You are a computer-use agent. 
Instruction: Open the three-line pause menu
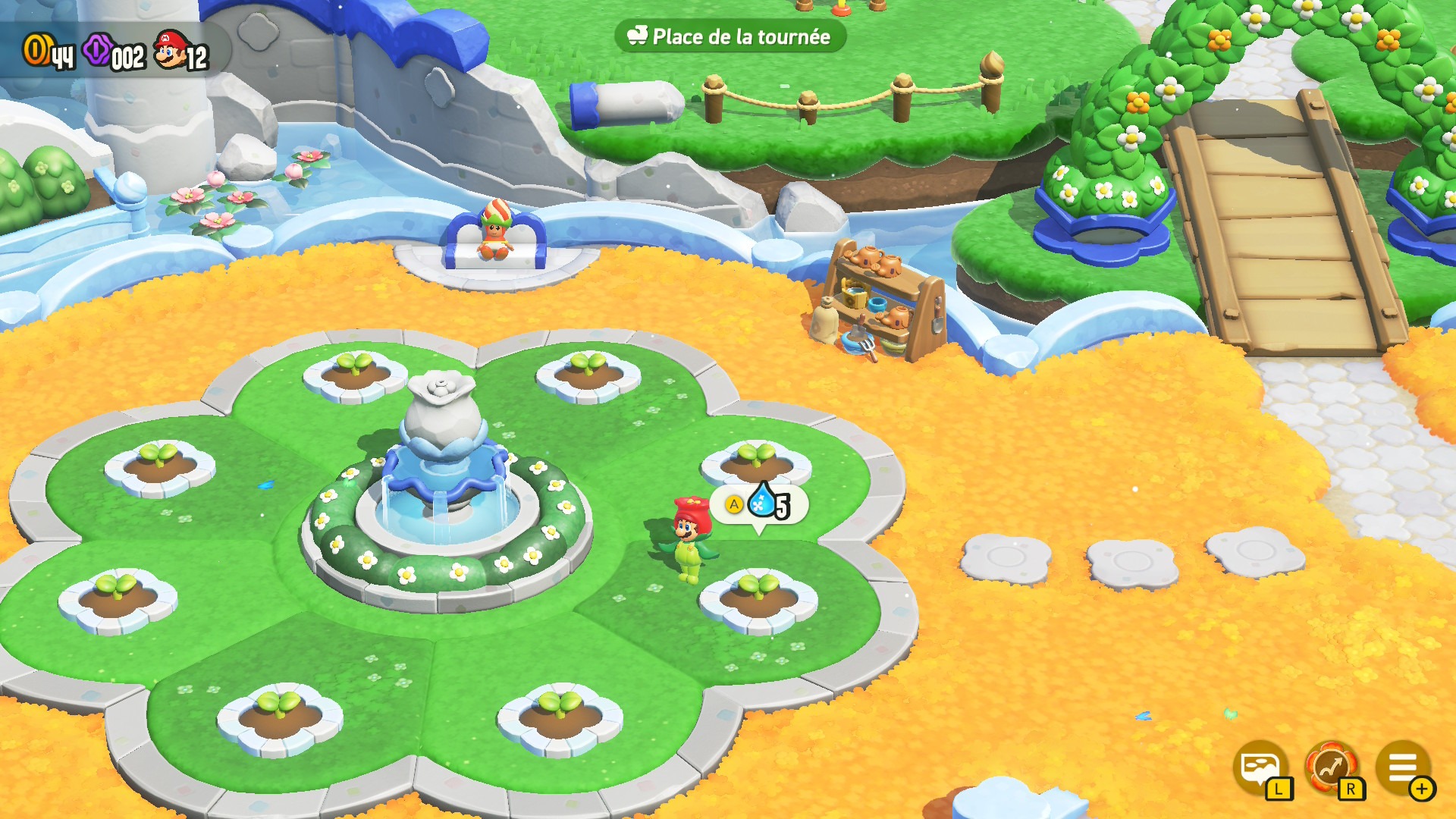click(x=1402, y=767)
